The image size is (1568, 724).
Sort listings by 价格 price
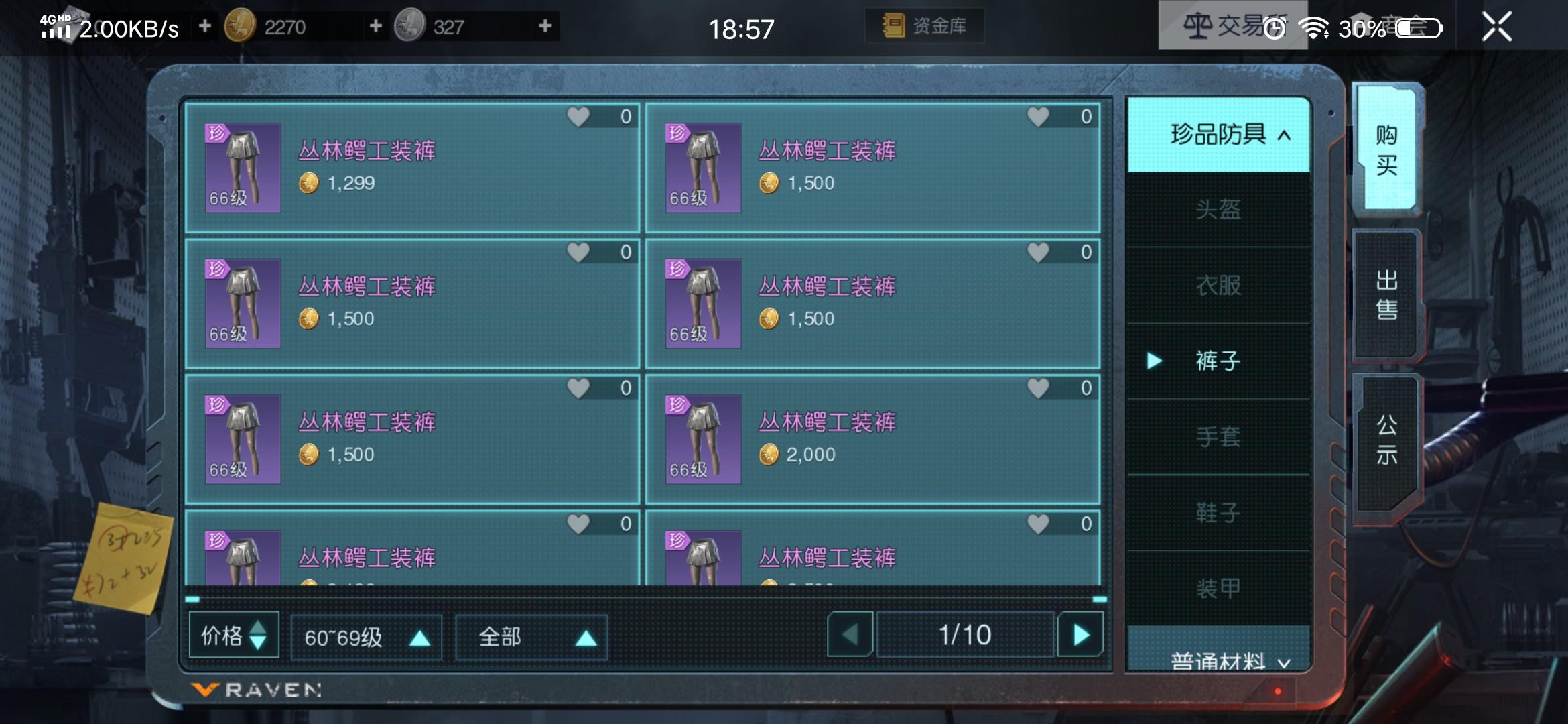pyautogui.click(x=233, y=636)
